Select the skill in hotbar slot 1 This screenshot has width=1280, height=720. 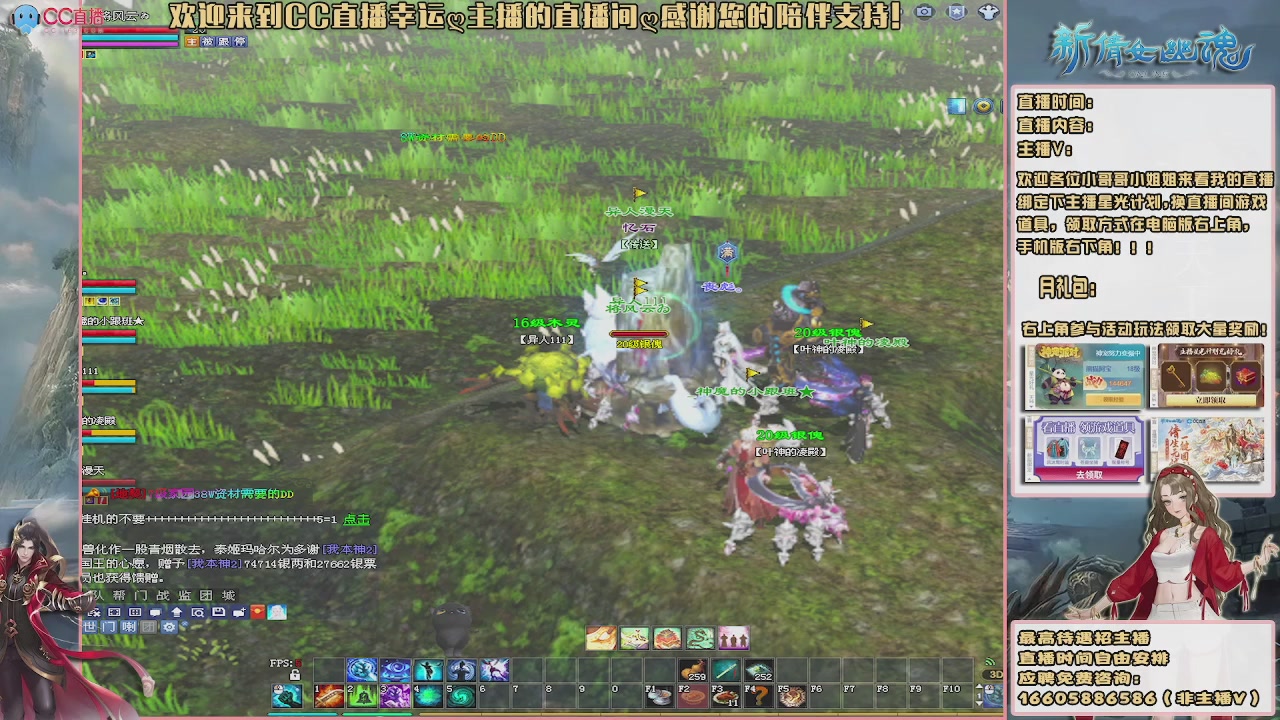coord(328,696)
